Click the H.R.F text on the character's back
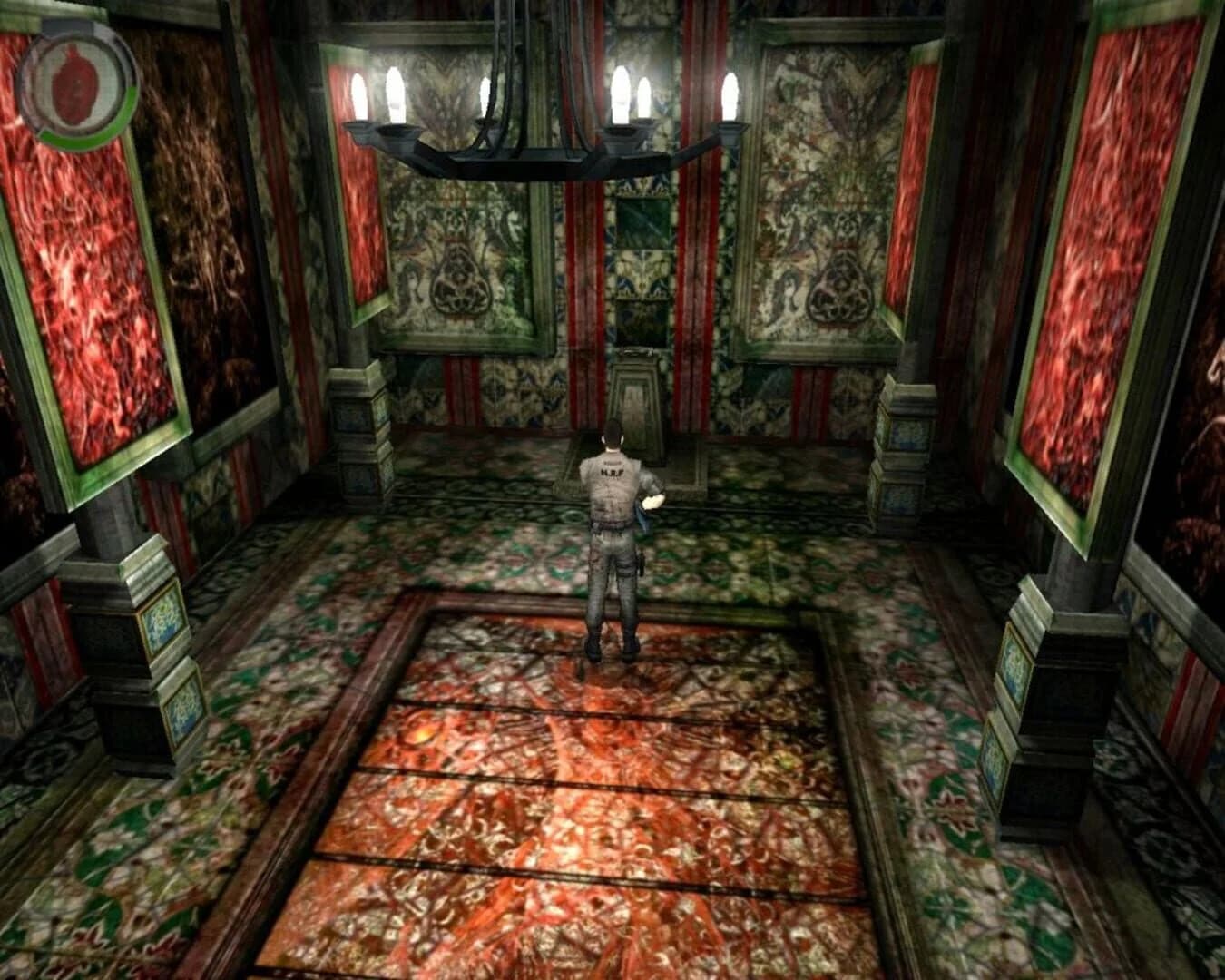This screenshot has height=980, width=1225. (612, 472)
